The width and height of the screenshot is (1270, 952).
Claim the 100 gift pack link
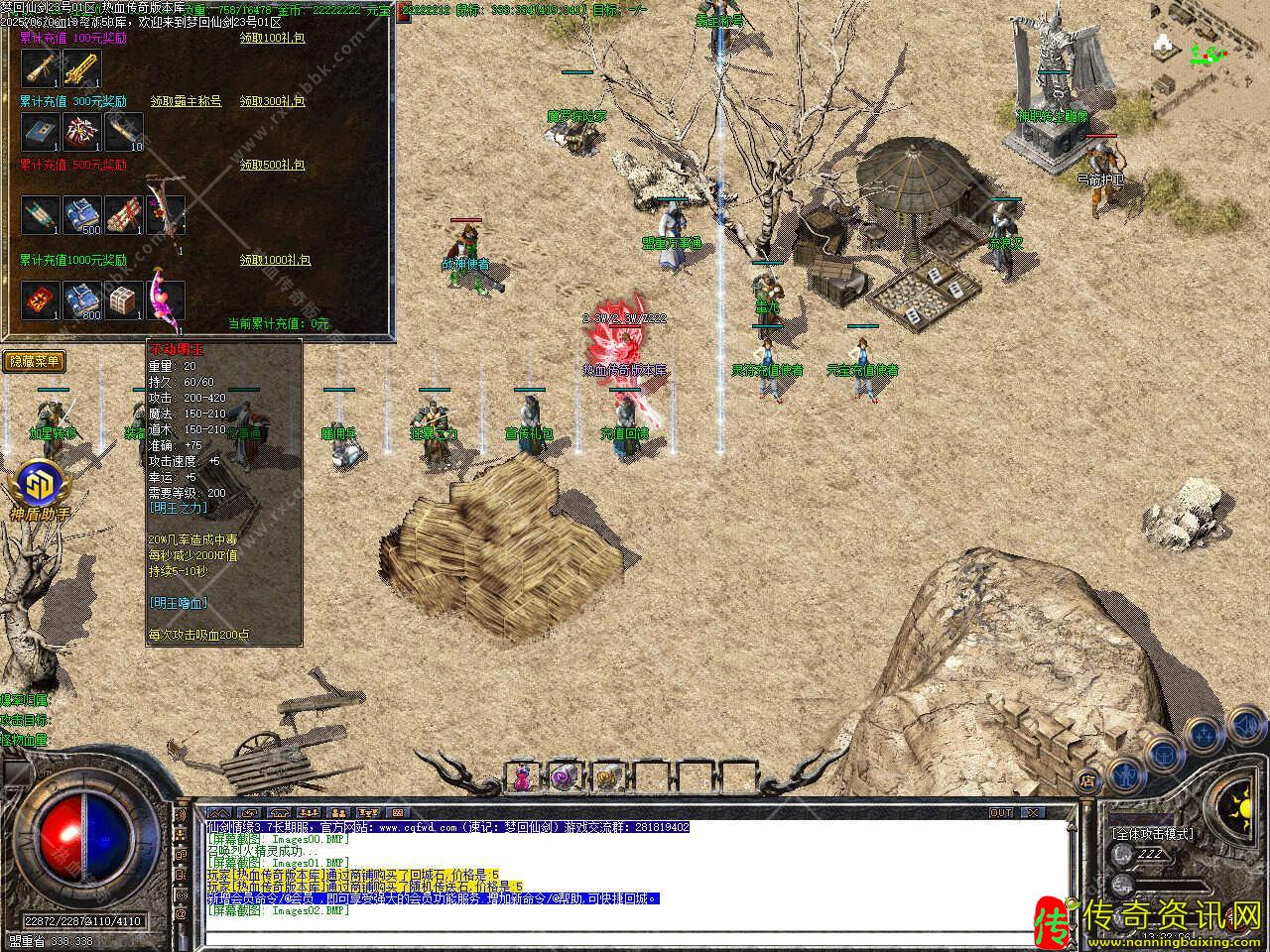click(272, 38)
